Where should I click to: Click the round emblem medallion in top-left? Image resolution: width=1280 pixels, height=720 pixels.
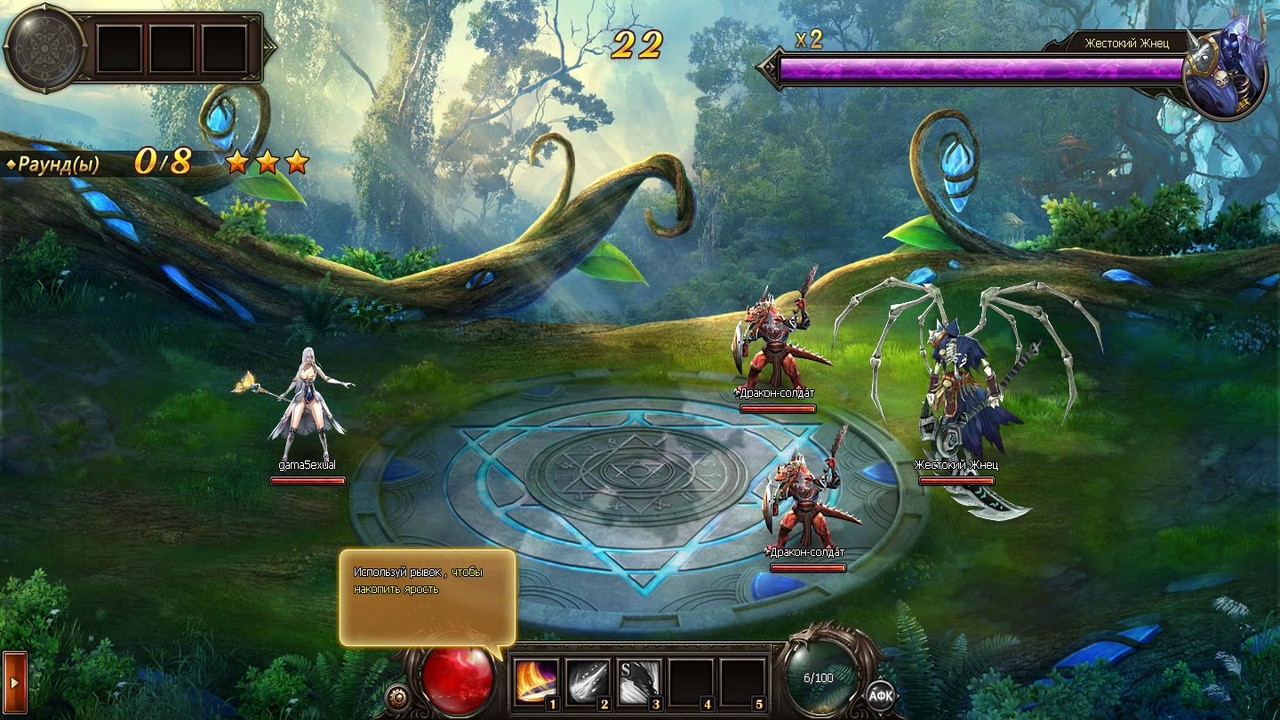coord(43,49)
